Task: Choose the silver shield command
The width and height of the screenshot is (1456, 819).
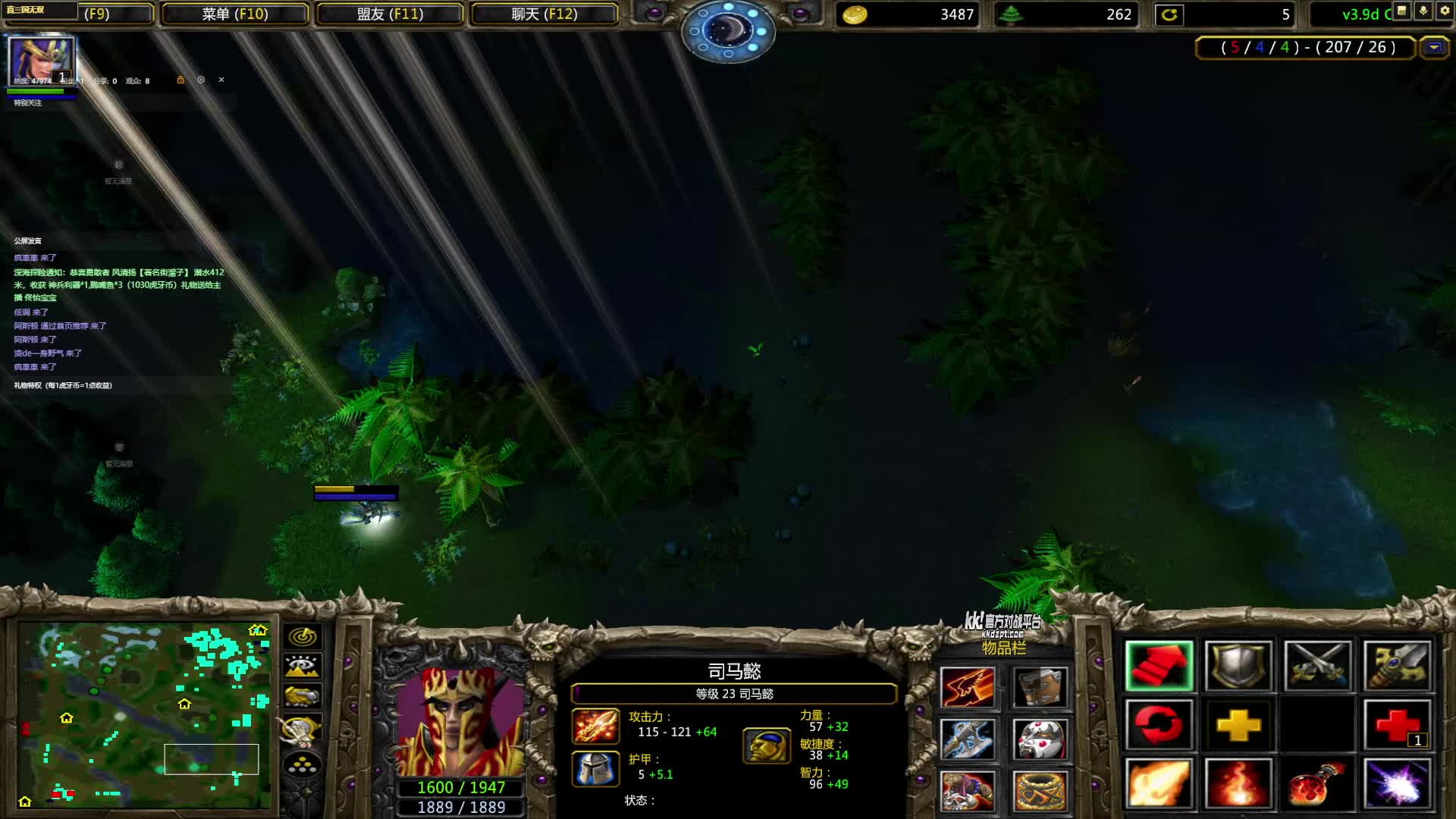Action: coord(1238,666)
